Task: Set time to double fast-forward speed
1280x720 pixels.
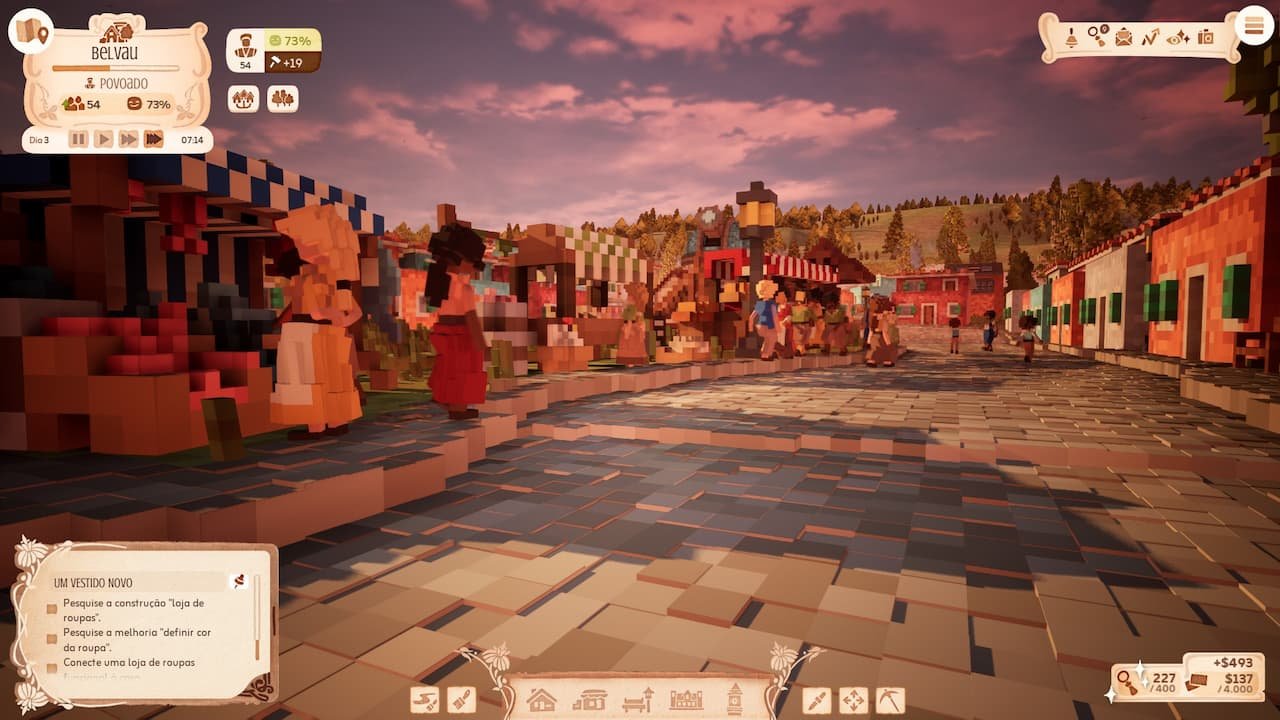Action: pos(128,139)
